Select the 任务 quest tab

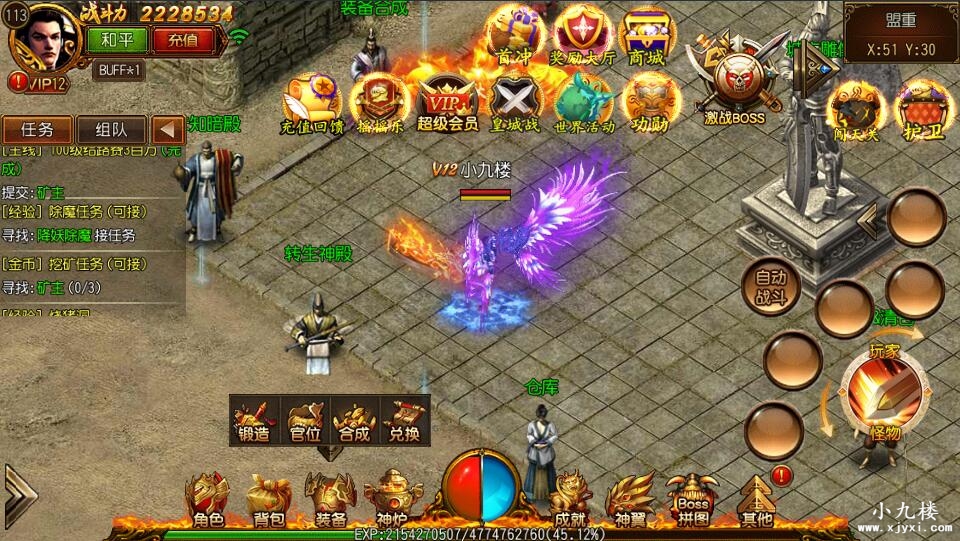(37, 129)
